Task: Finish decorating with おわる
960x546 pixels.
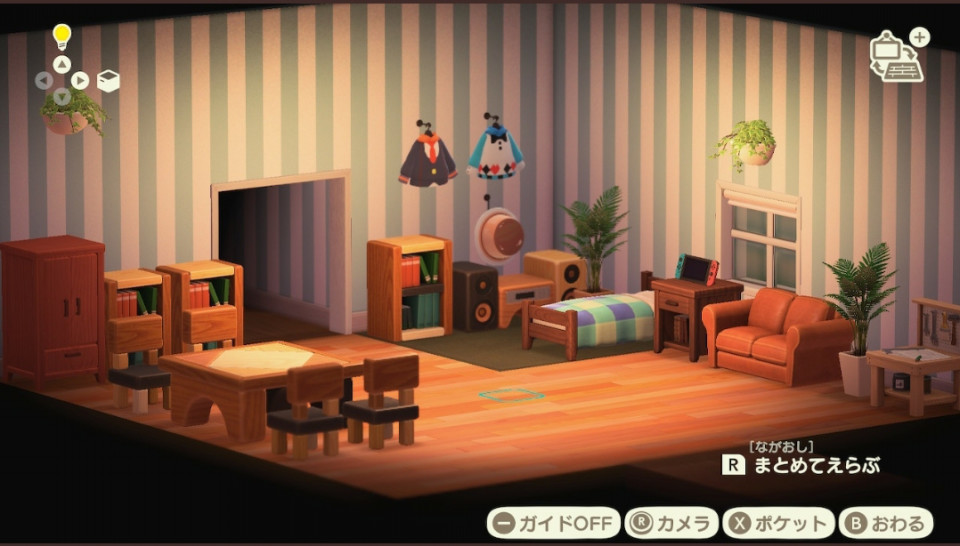Action: tap(886, 523)
